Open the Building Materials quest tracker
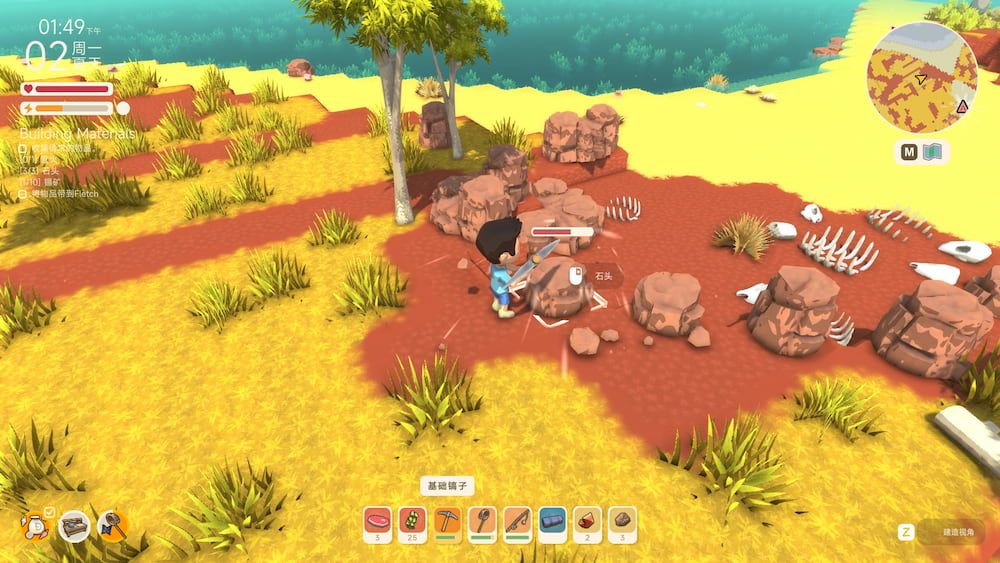 pos(78,133)
